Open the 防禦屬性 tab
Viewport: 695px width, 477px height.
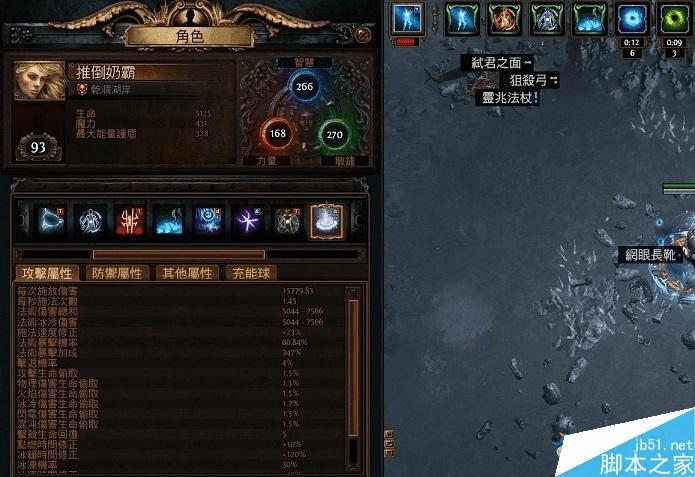(118, 273)
